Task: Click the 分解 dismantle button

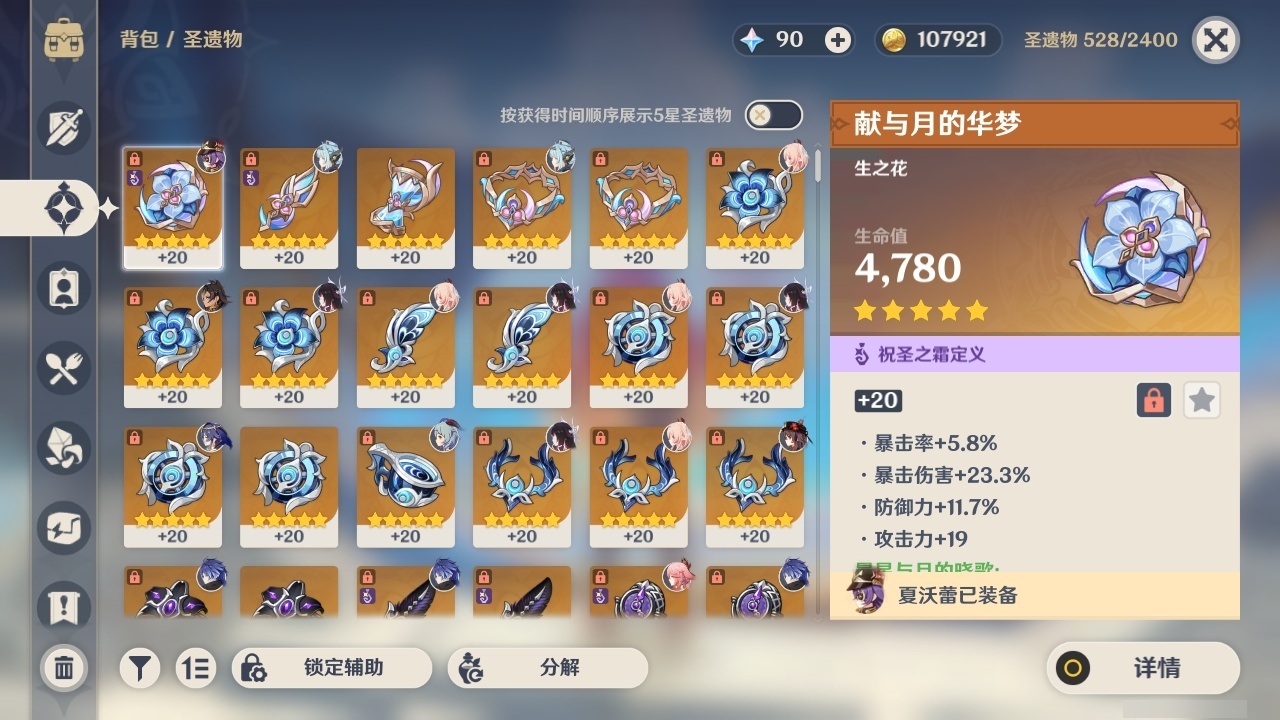Action: [548, 667]
